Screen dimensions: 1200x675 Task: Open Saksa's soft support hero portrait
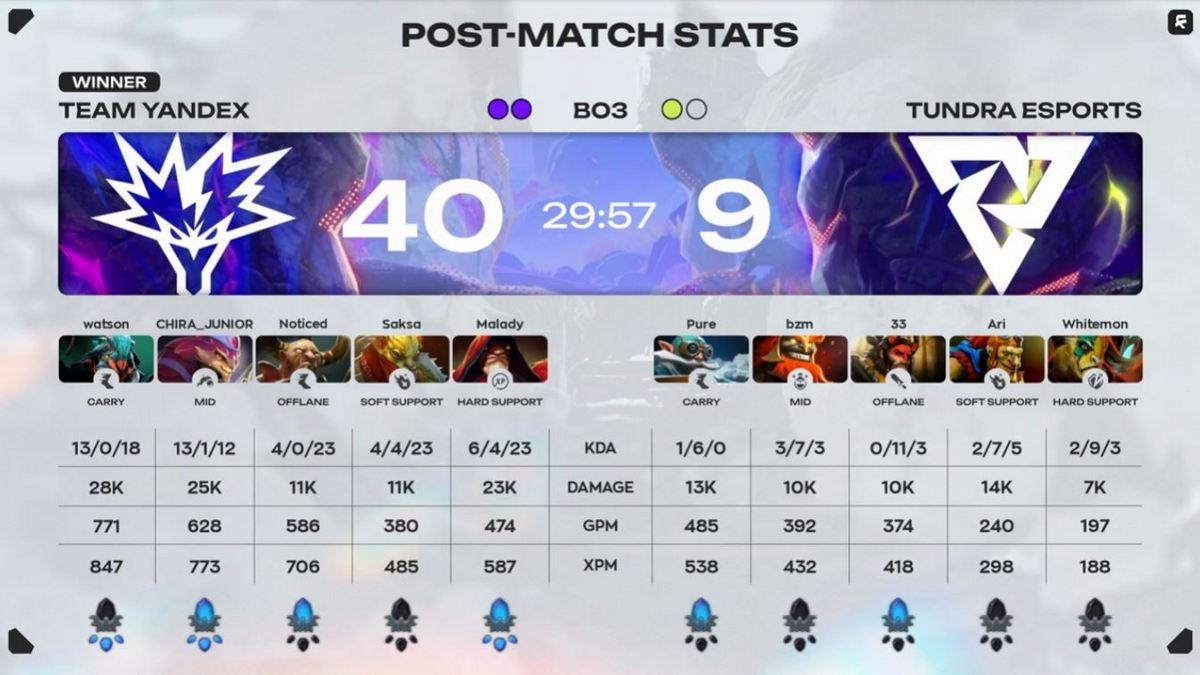(401, 358)
